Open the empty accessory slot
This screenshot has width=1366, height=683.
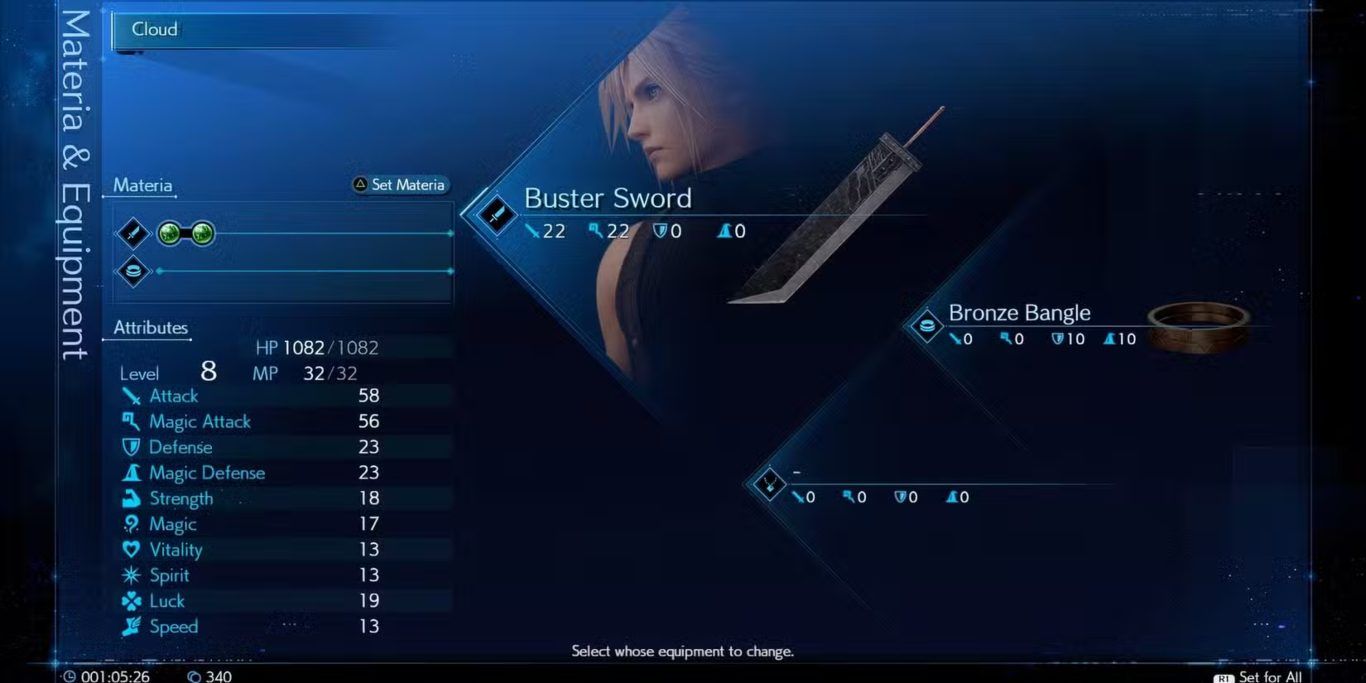pyautogui.click(x=769, y=485)
